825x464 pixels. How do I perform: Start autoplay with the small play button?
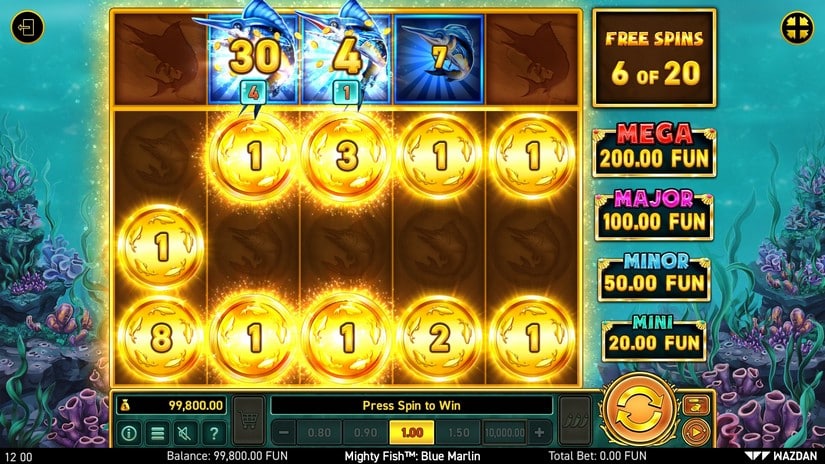click(x=697, y=432)
